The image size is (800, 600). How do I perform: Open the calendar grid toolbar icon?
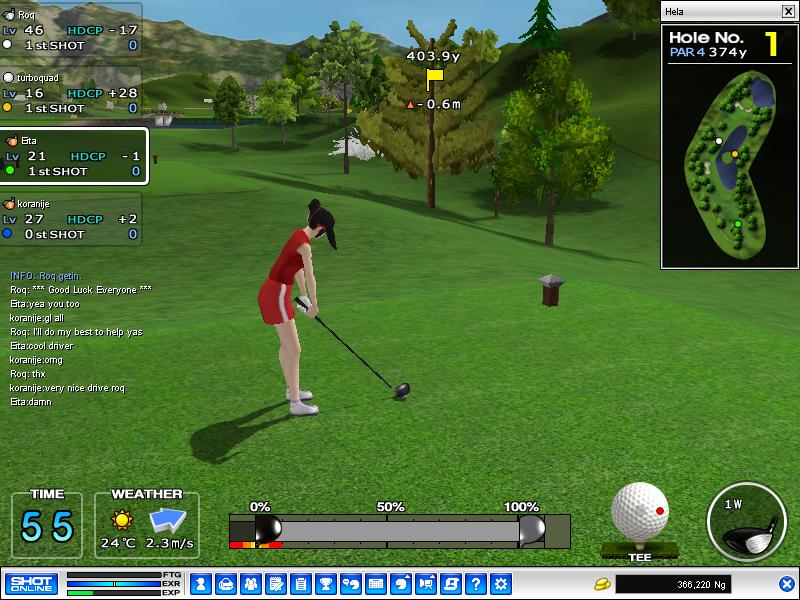tap(376, 583)
